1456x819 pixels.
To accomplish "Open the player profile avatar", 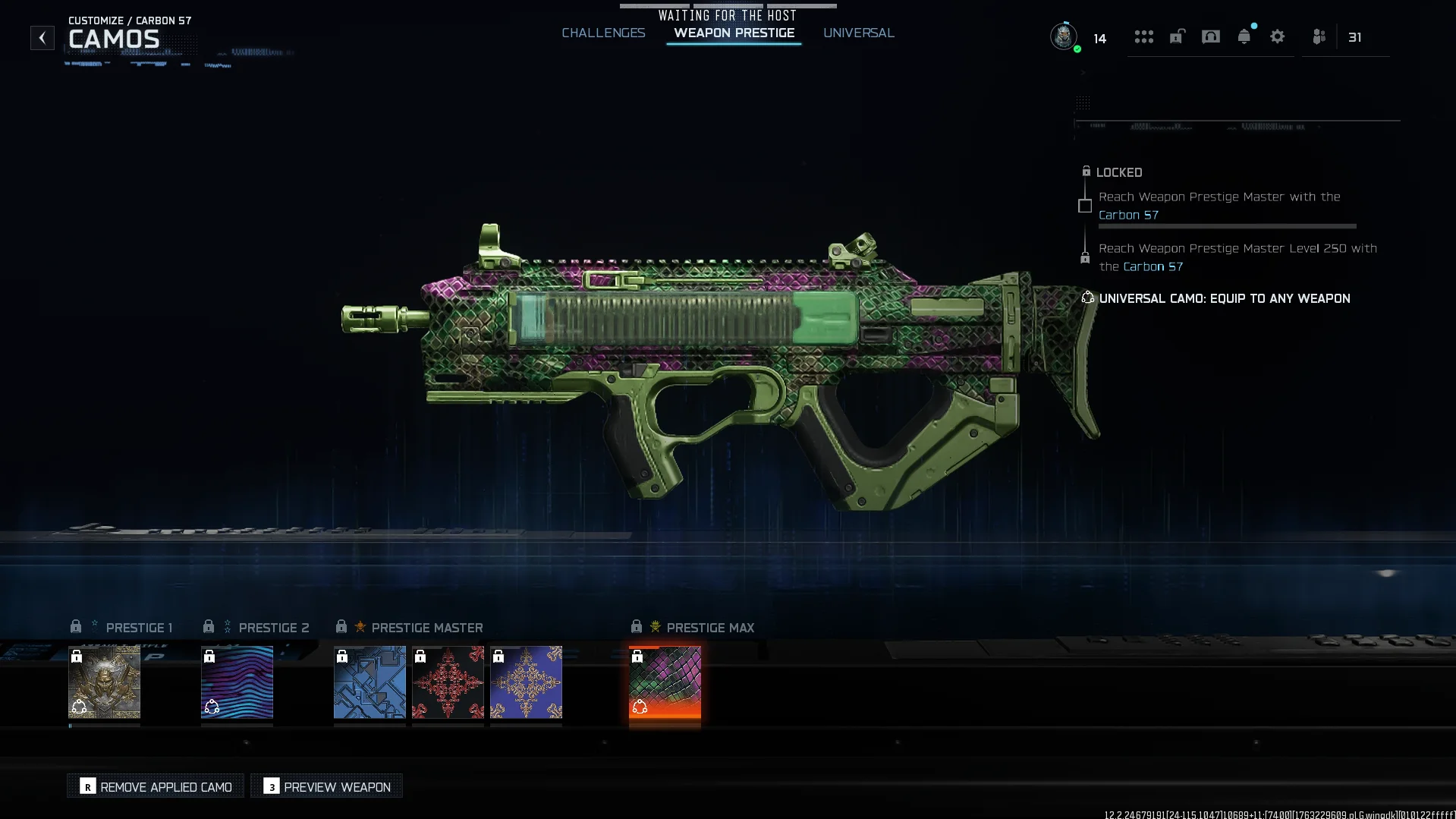I will [x=1063, y=36].
